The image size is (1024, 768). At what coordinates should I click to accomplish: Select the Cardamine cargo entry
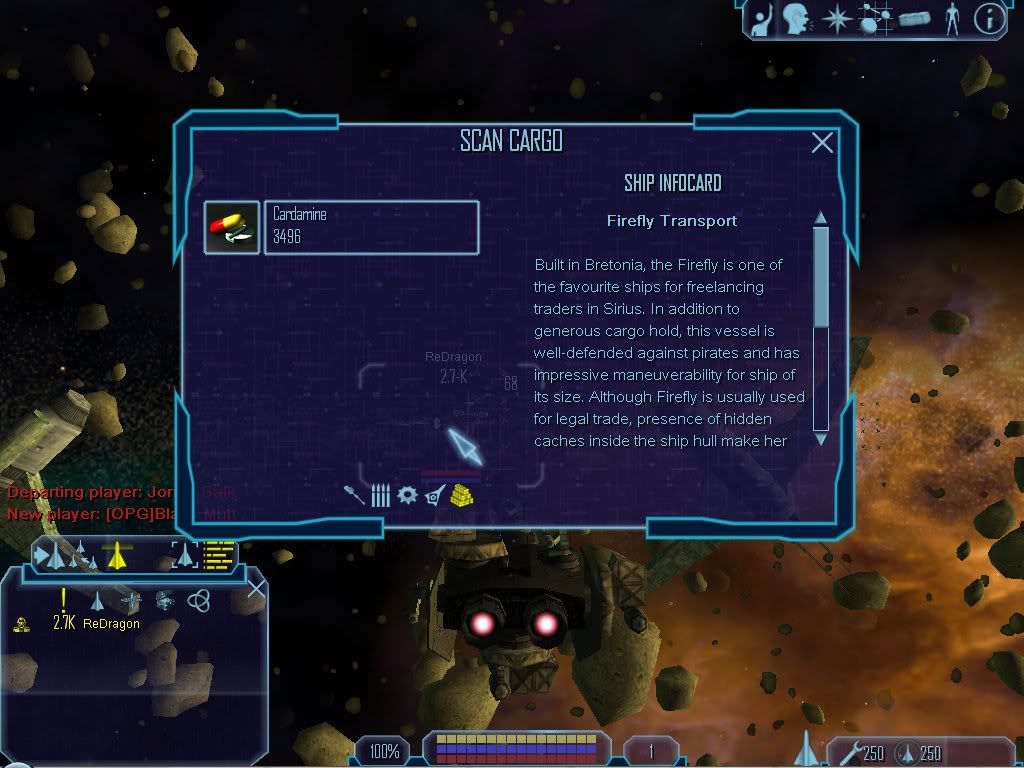click(x=371, y=227)
